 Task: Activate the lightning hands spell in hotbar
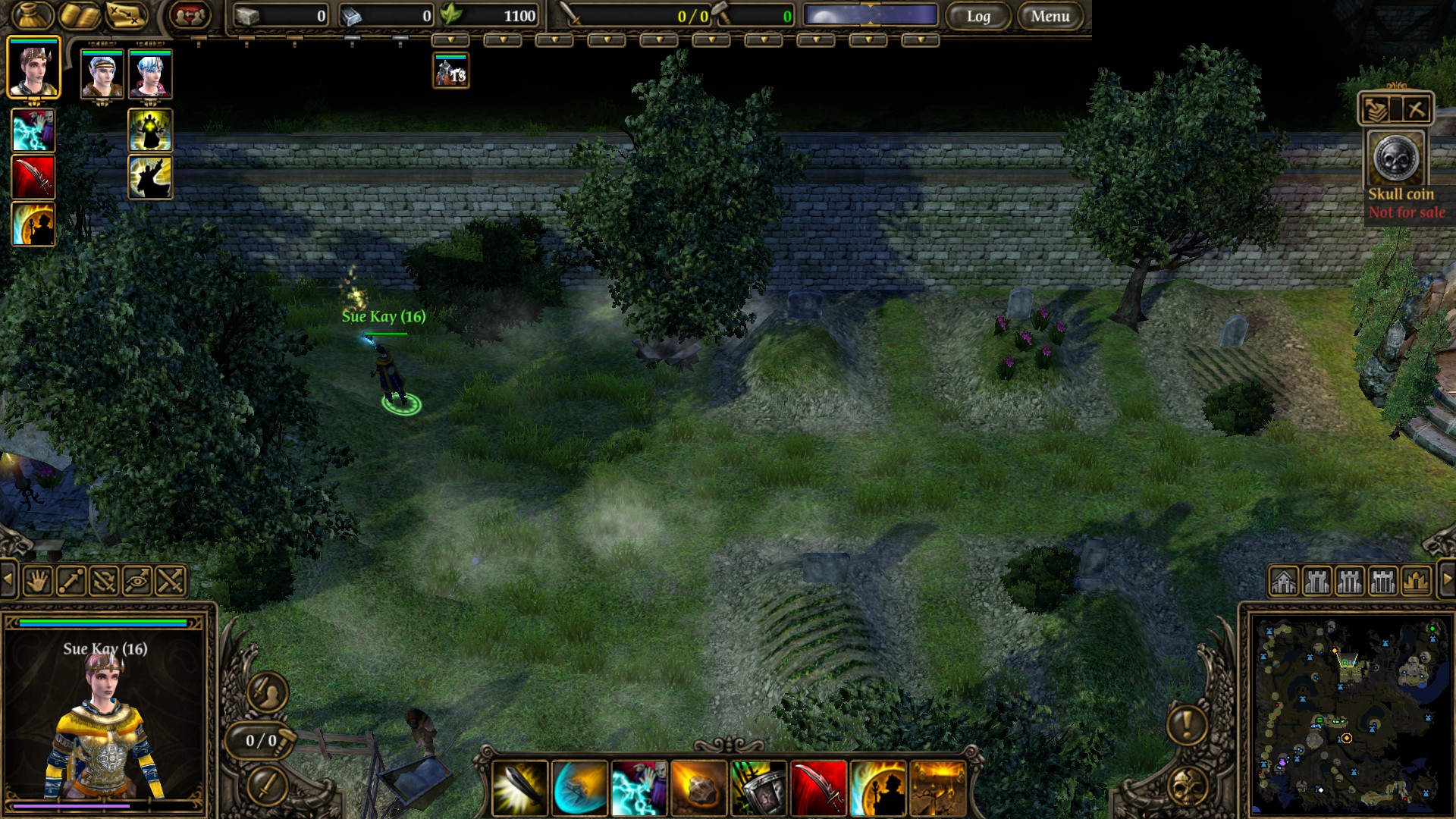(639, 788)
